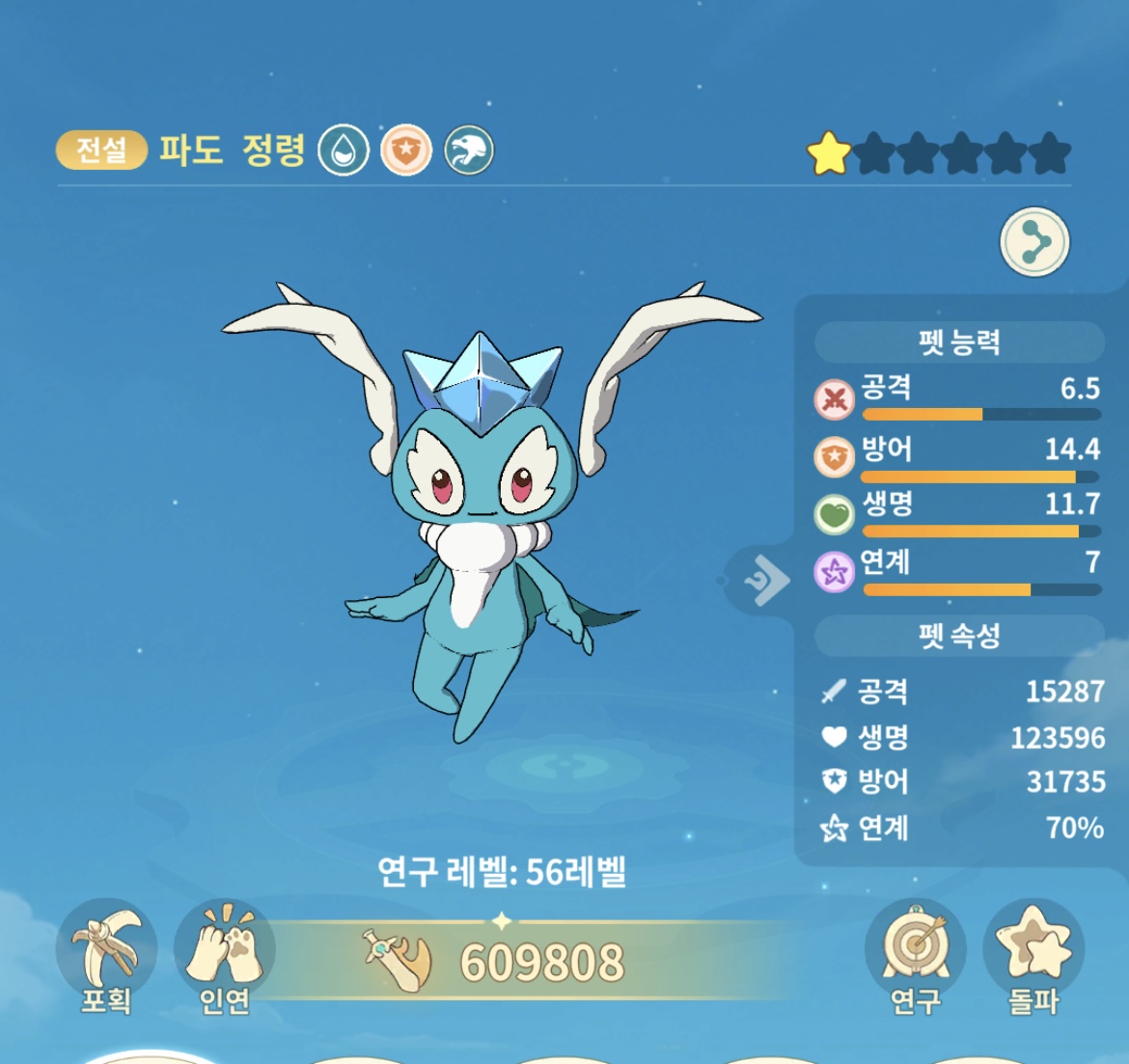Click the share icon button
The height and width of the screenshot is (1064, 1129).
(x=1034, y=241)
